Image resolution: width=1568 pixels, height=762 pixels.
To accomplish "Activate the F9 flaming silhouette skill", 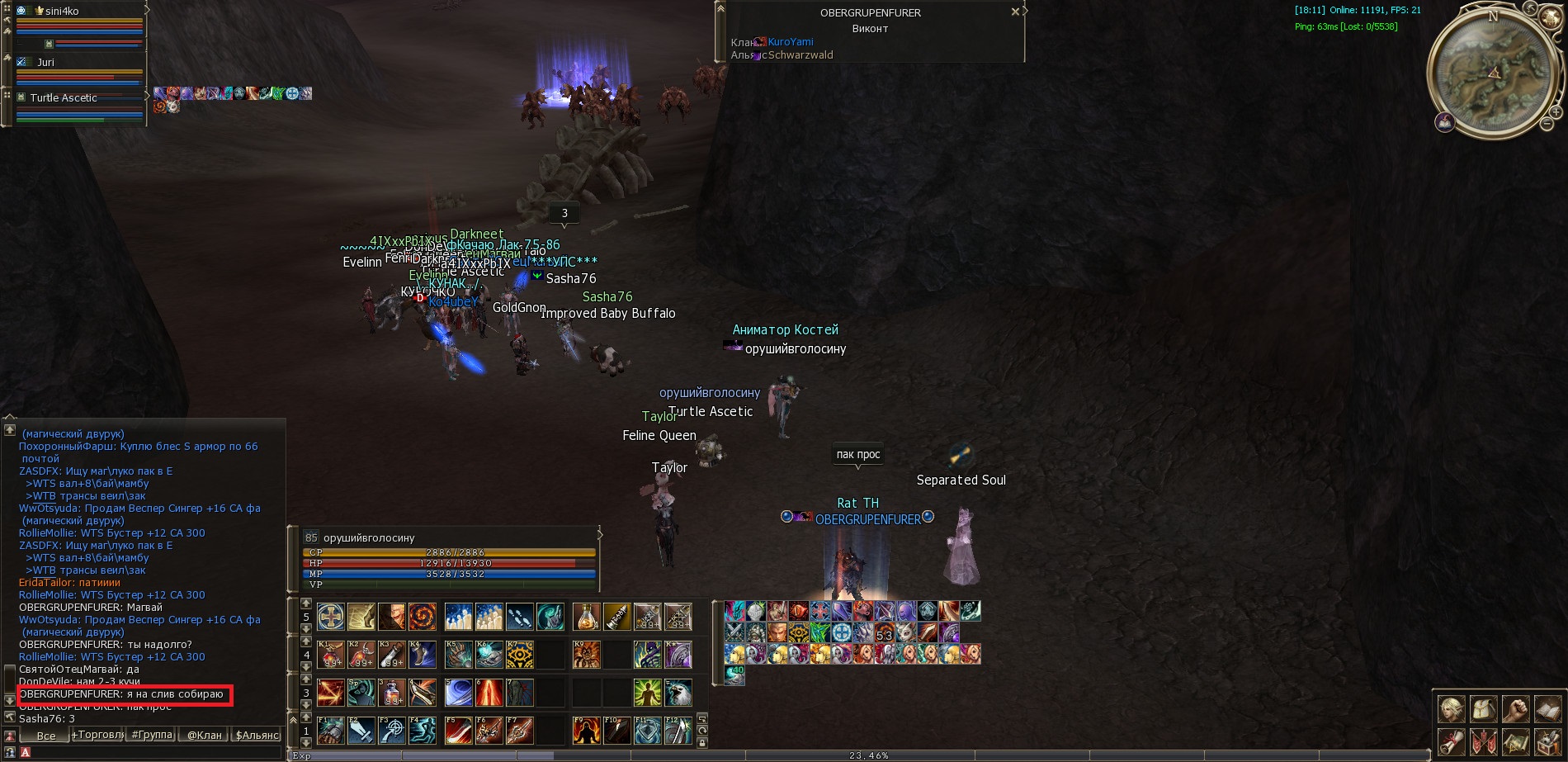I will click(x=586, y=731).
